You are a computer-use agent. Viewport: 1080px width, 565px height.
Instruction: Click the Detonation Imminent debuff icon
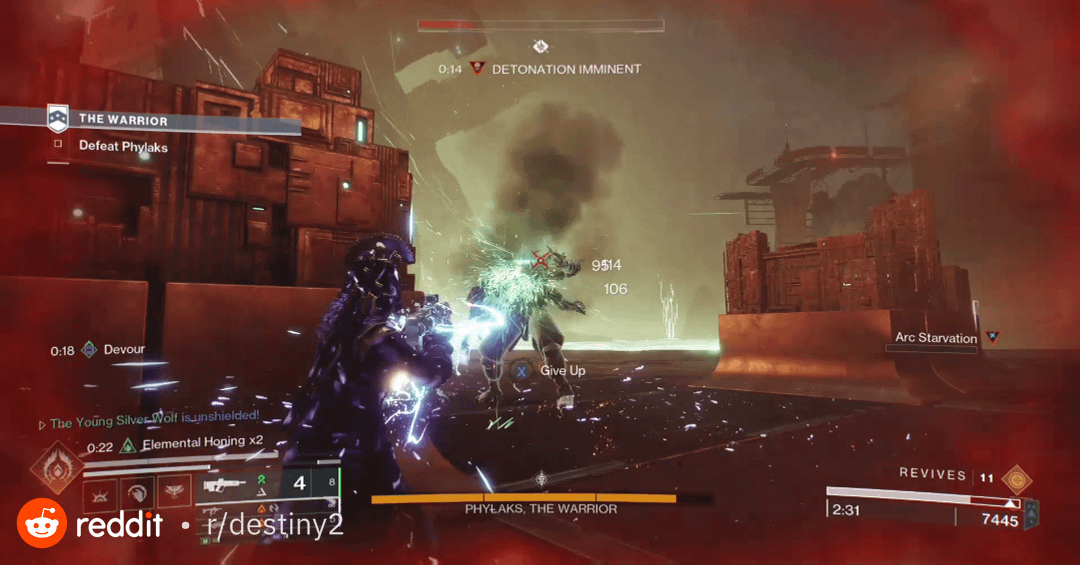click(477, 69)
